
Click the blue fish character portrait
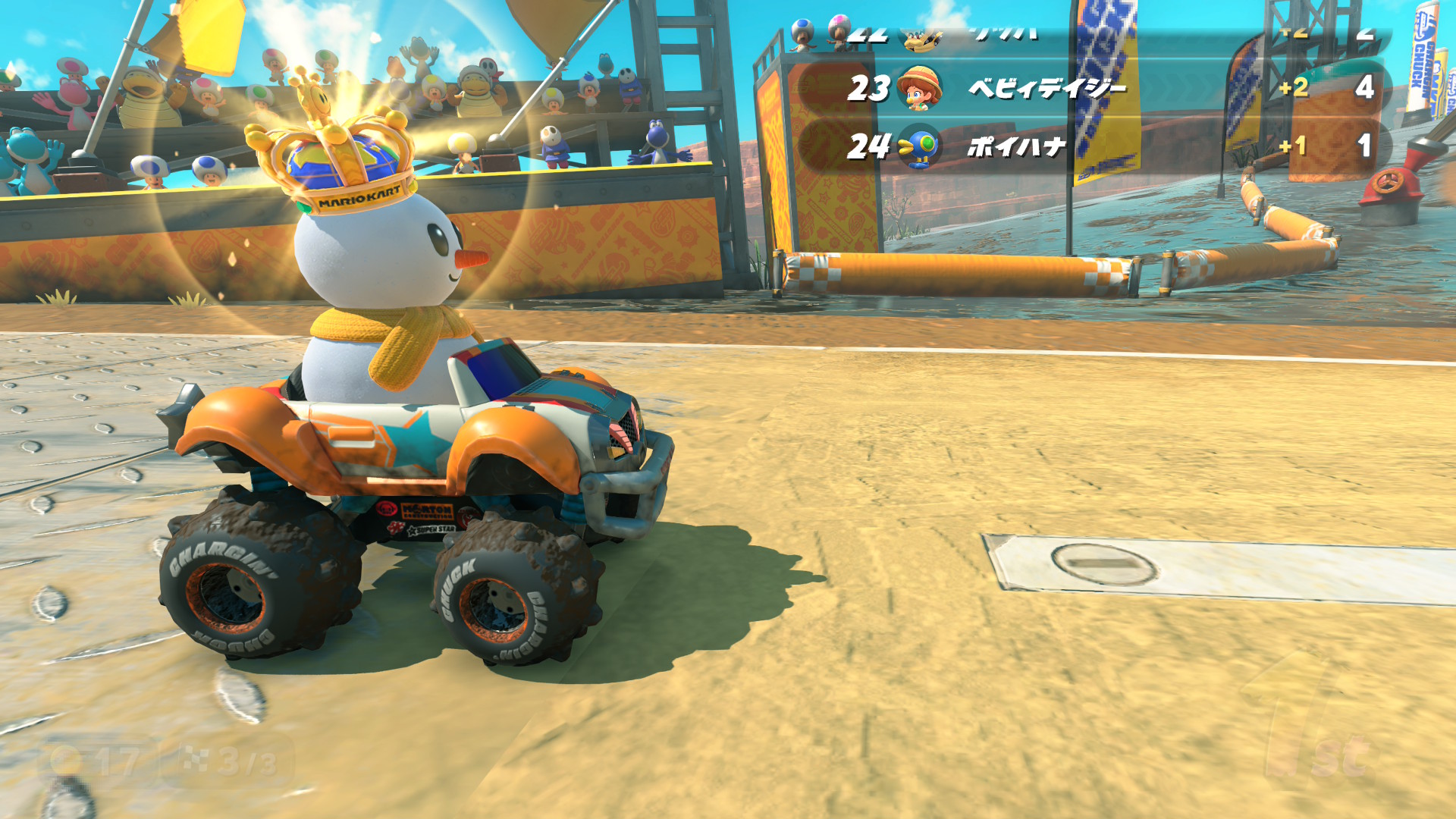pos(920,146)
